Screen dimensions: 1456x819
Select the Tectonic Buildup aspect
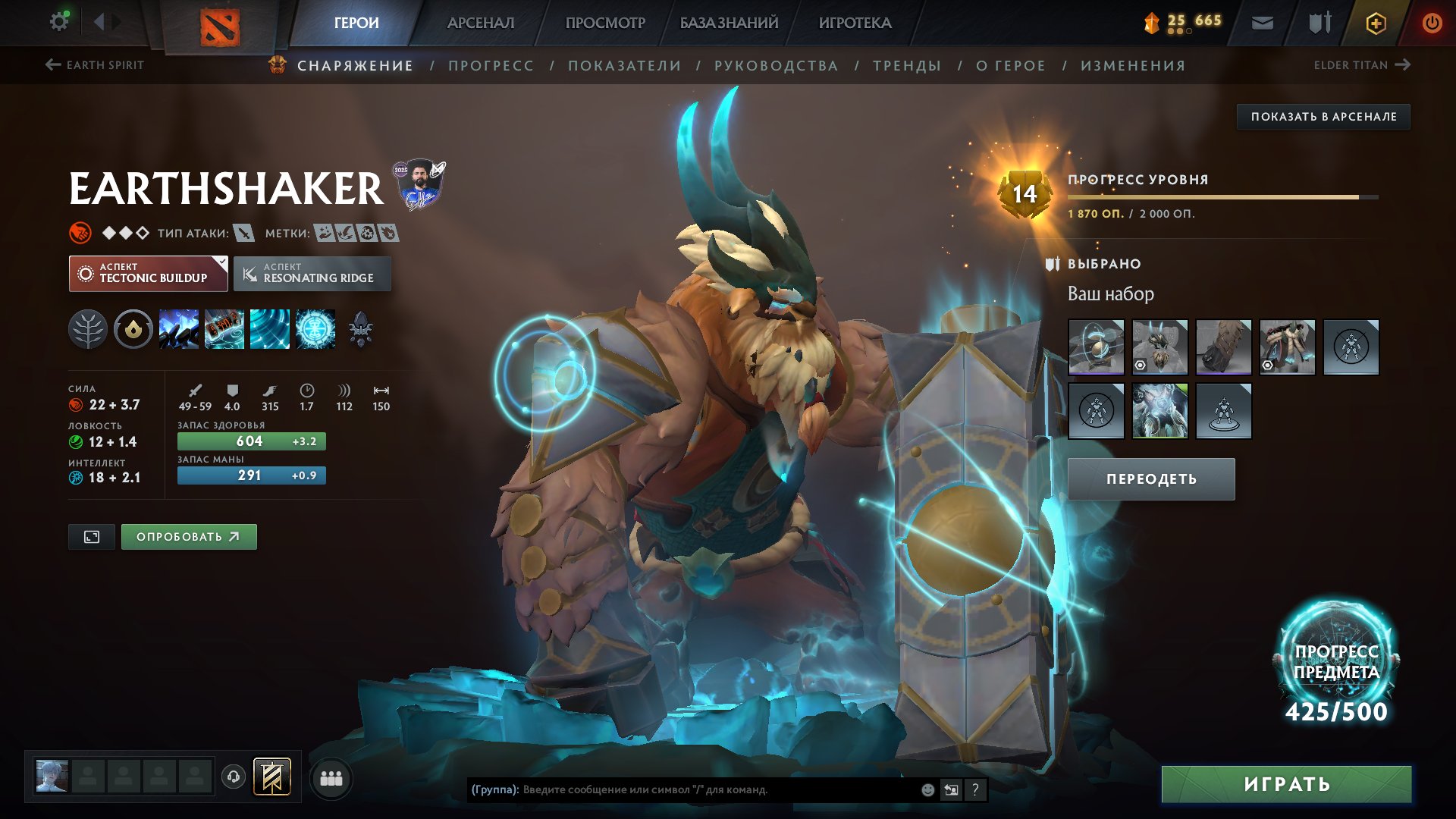click(149, 273)
